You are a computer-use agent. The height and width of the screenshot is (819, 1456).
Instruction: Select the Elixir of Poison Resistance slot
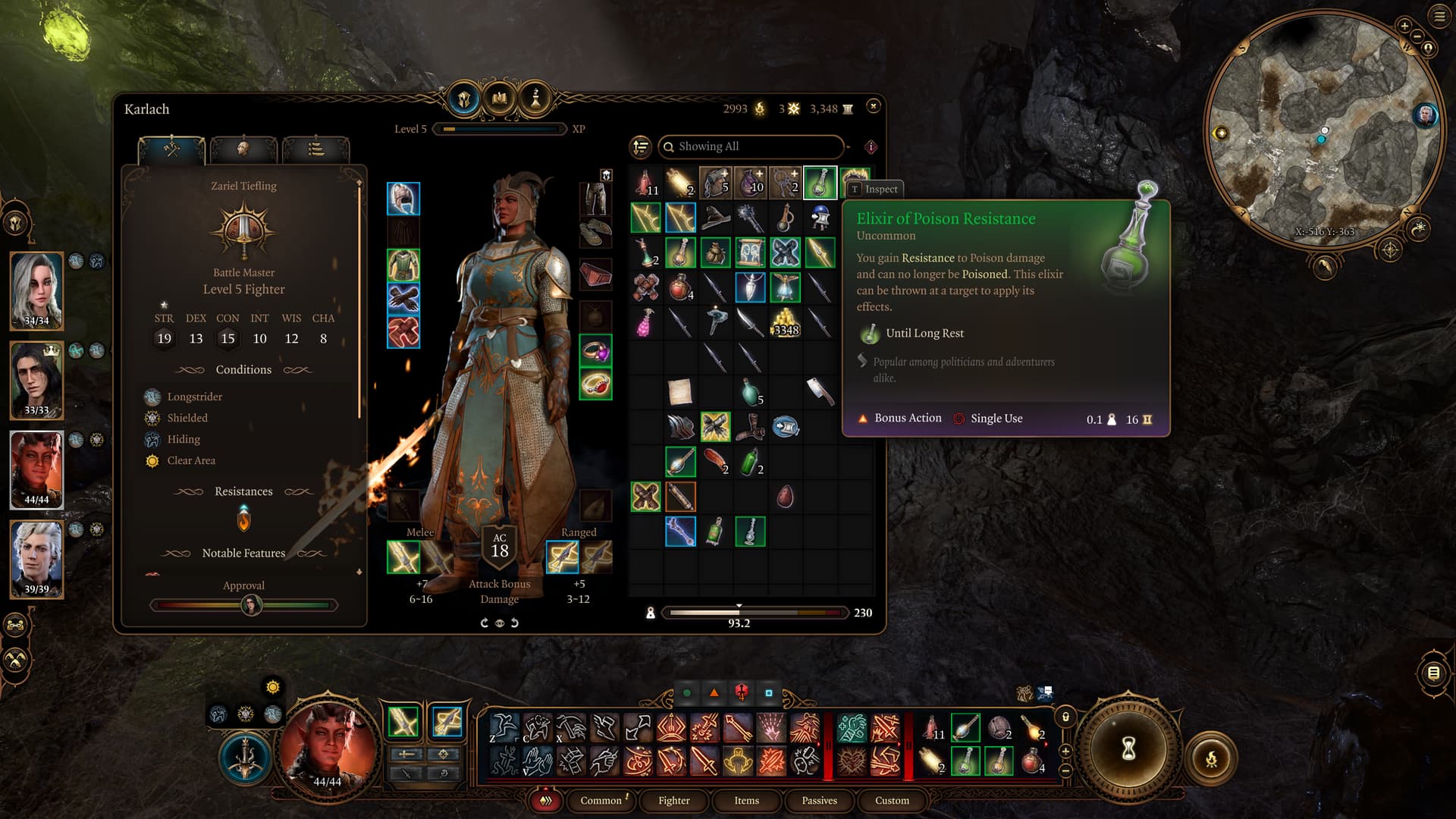click(x=820, y=183)
